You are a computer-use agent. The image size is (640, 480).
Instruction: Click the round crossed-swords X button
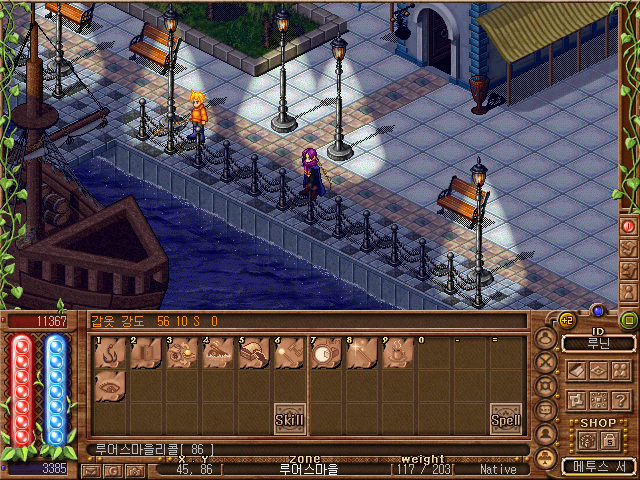point(546,362)
